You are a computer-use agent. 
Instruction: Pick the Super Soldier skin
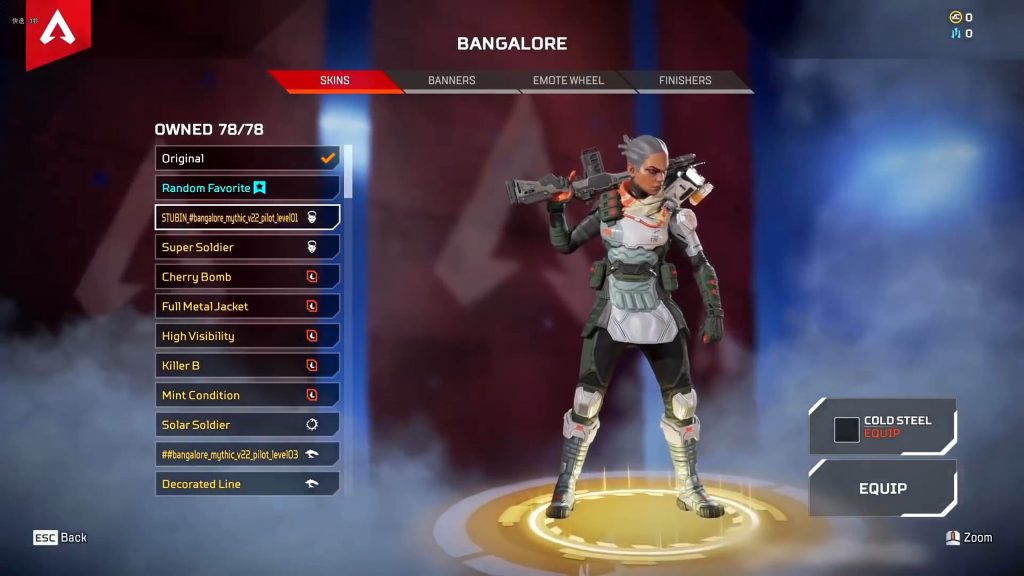(247, 247)
